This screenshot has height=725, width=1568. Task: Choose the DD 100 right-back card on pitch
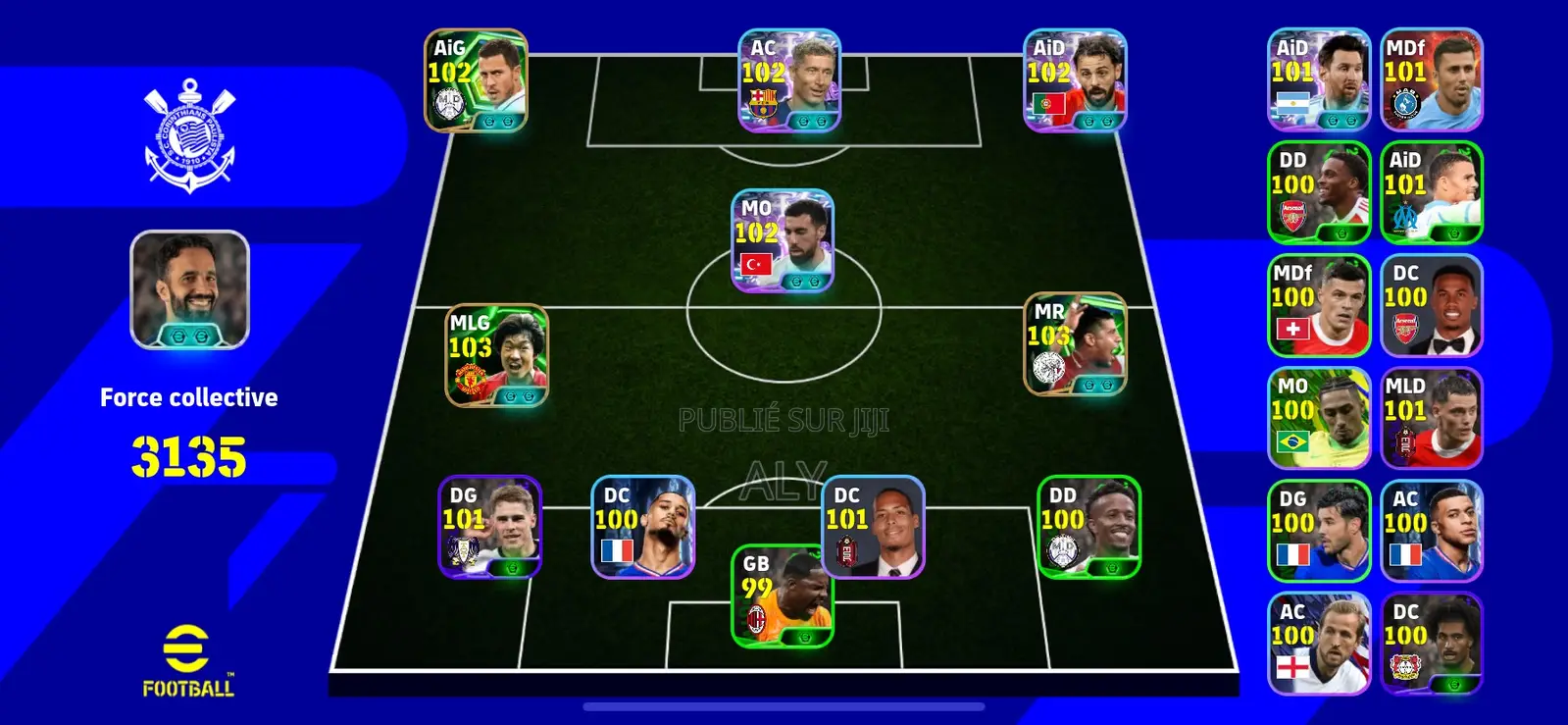[x=1088, y=528]
